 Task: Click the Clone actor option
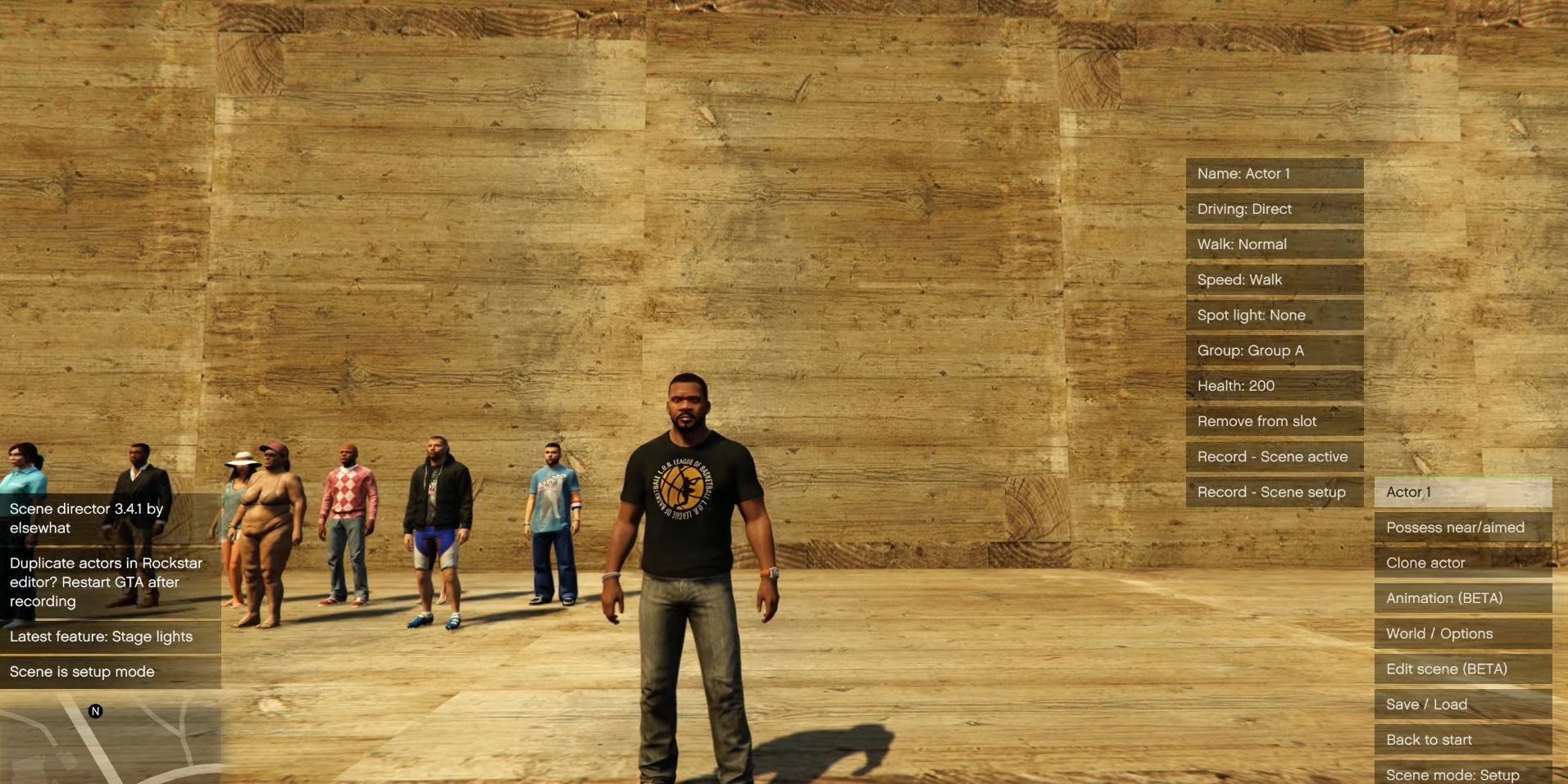tap(1463, 563)
